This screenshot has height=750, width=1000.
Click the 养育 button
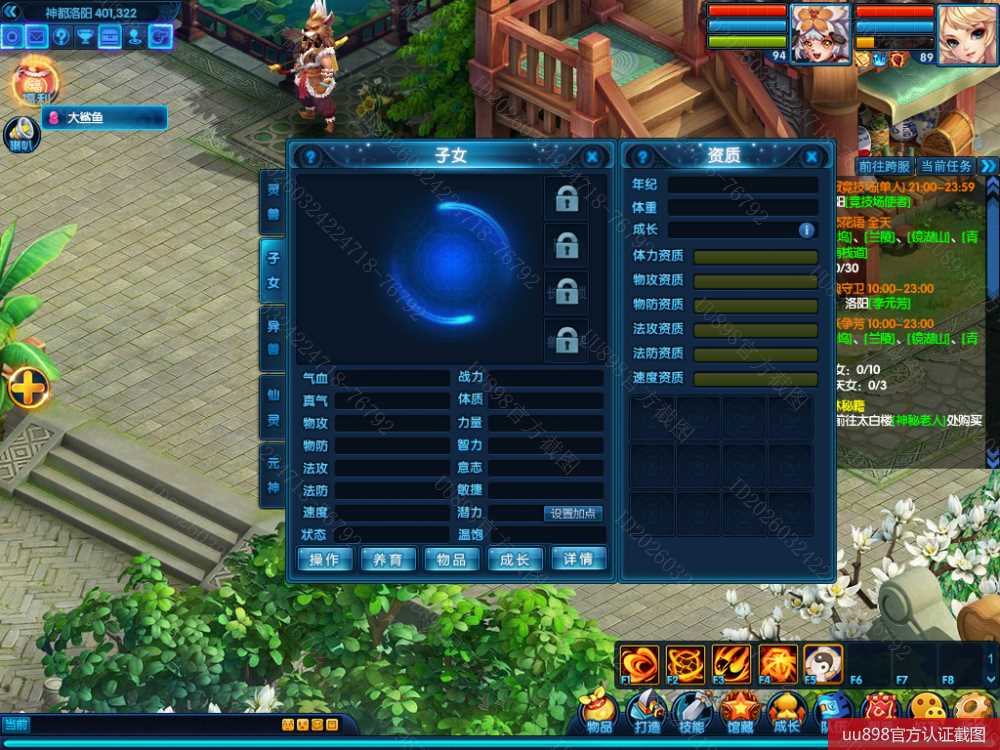pos(388,559)
